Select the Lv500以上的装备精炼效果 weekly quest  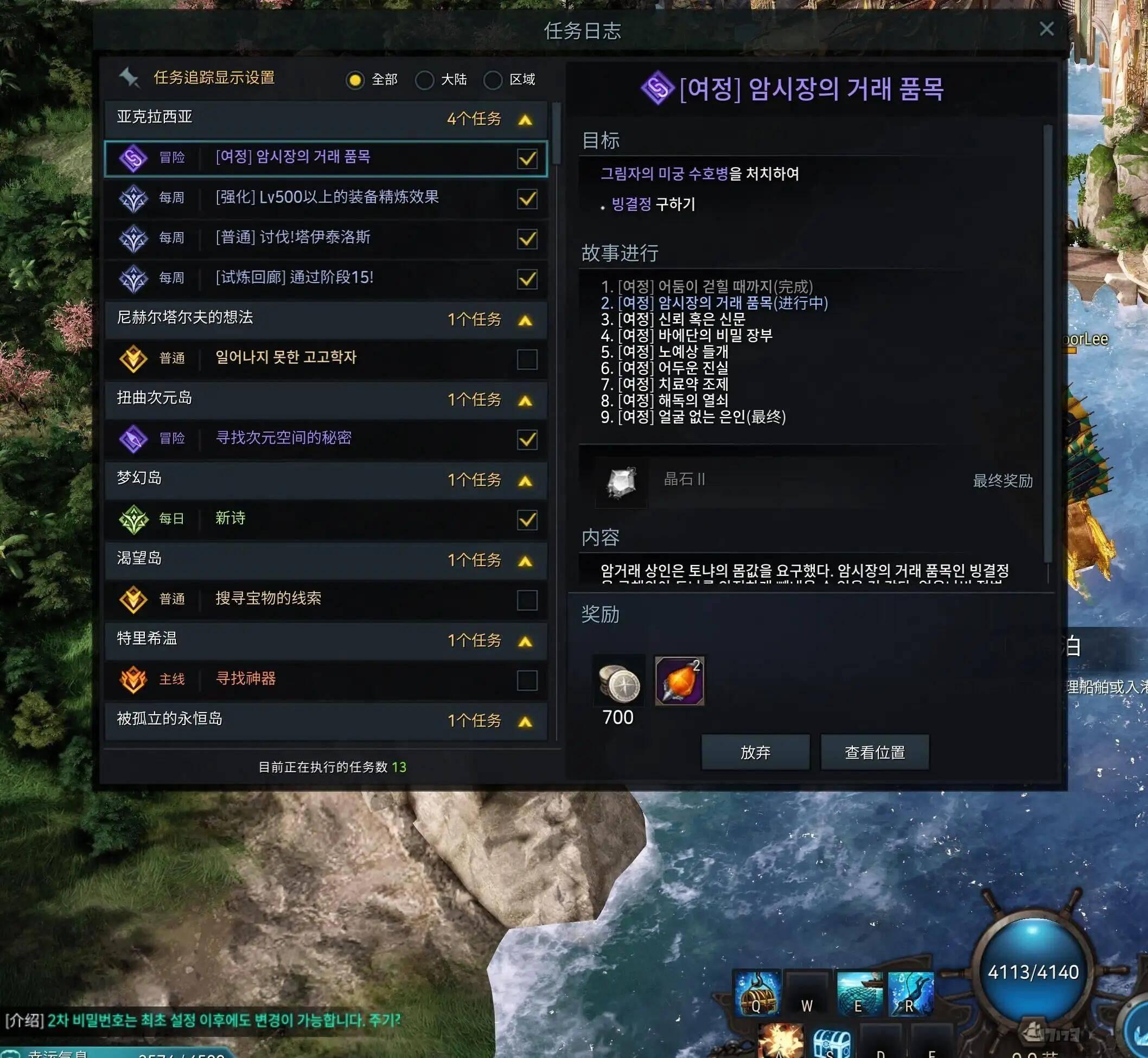pyautogui.click(x=327, y=198)
